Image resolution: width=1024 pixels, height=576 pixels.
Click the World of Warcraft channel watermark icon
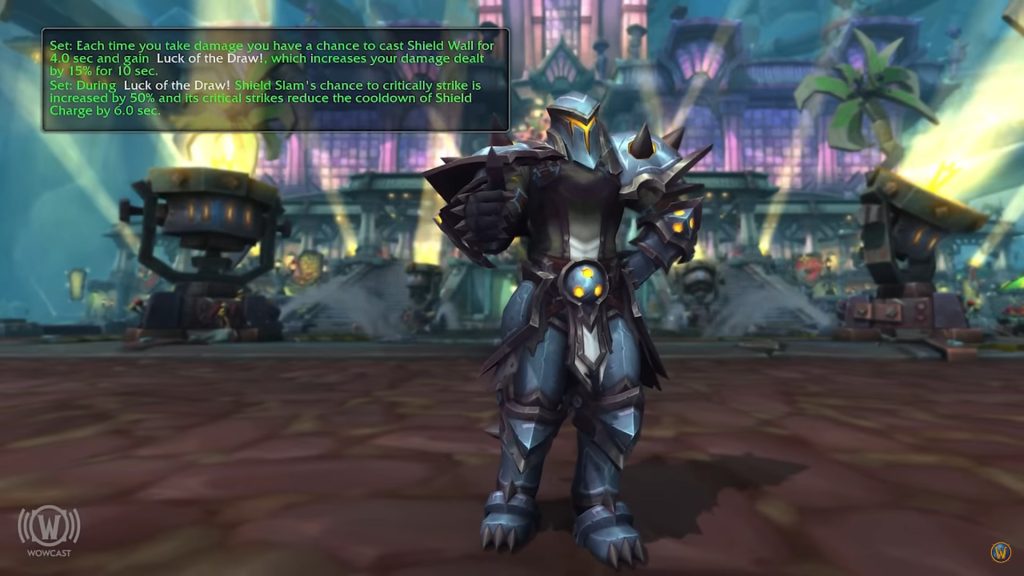[x=1000, y=552]
